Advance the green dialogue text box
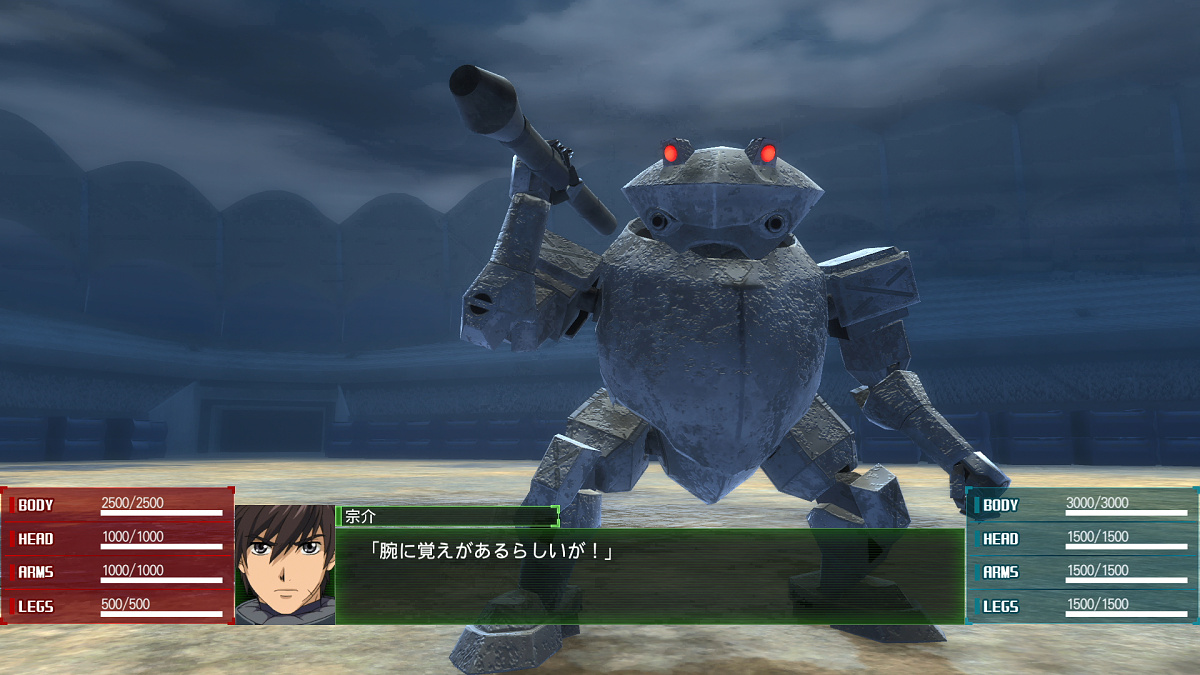Screen dimensions: 1200x675 (650, 576)
